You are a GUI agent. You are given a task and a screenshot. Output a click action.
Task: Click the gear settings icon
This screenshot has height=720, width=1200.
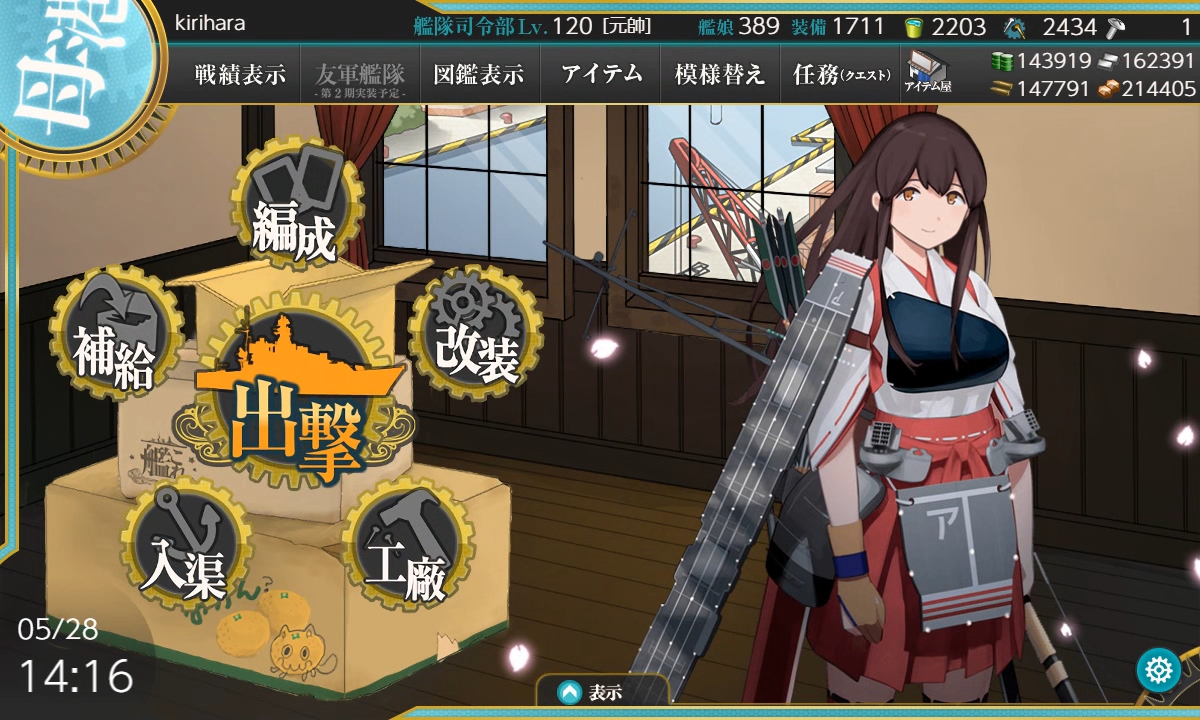click(x=1159, y=669)
